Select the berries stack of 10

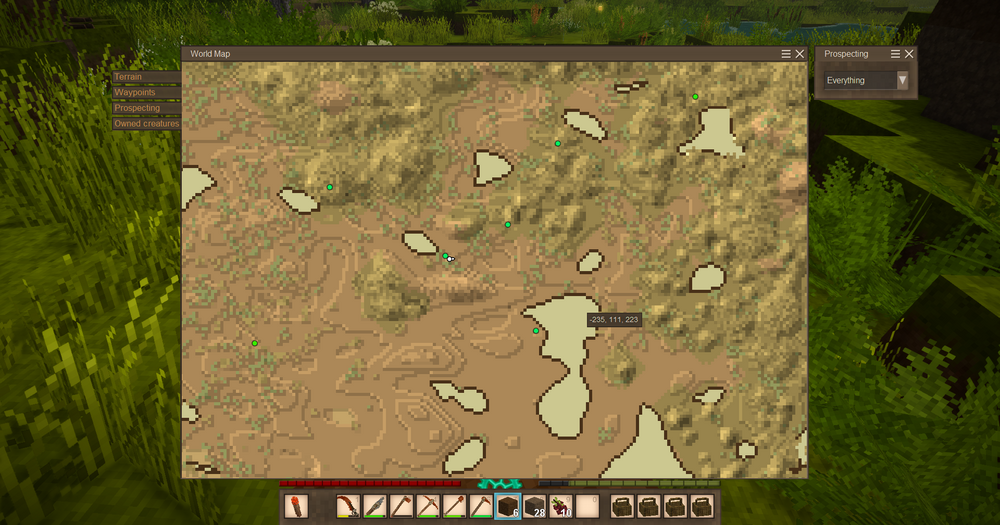[x=560, y=506]
